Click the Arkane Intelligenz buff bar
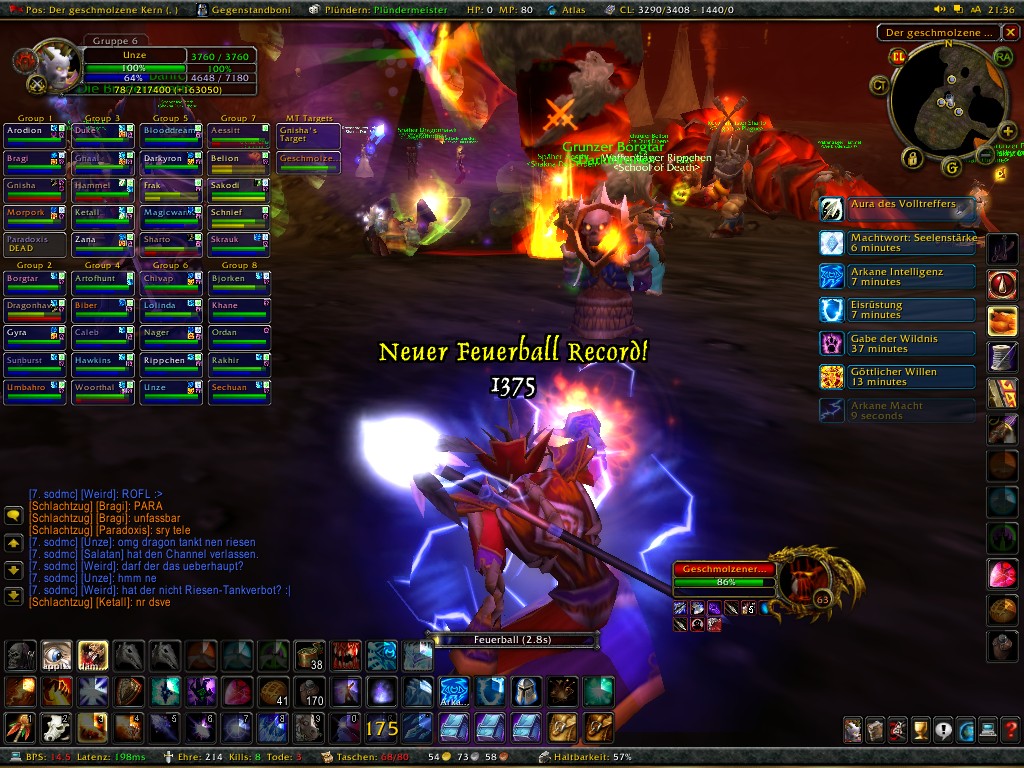This screenshot has width=1024, height=768. [x=897, y=277]
